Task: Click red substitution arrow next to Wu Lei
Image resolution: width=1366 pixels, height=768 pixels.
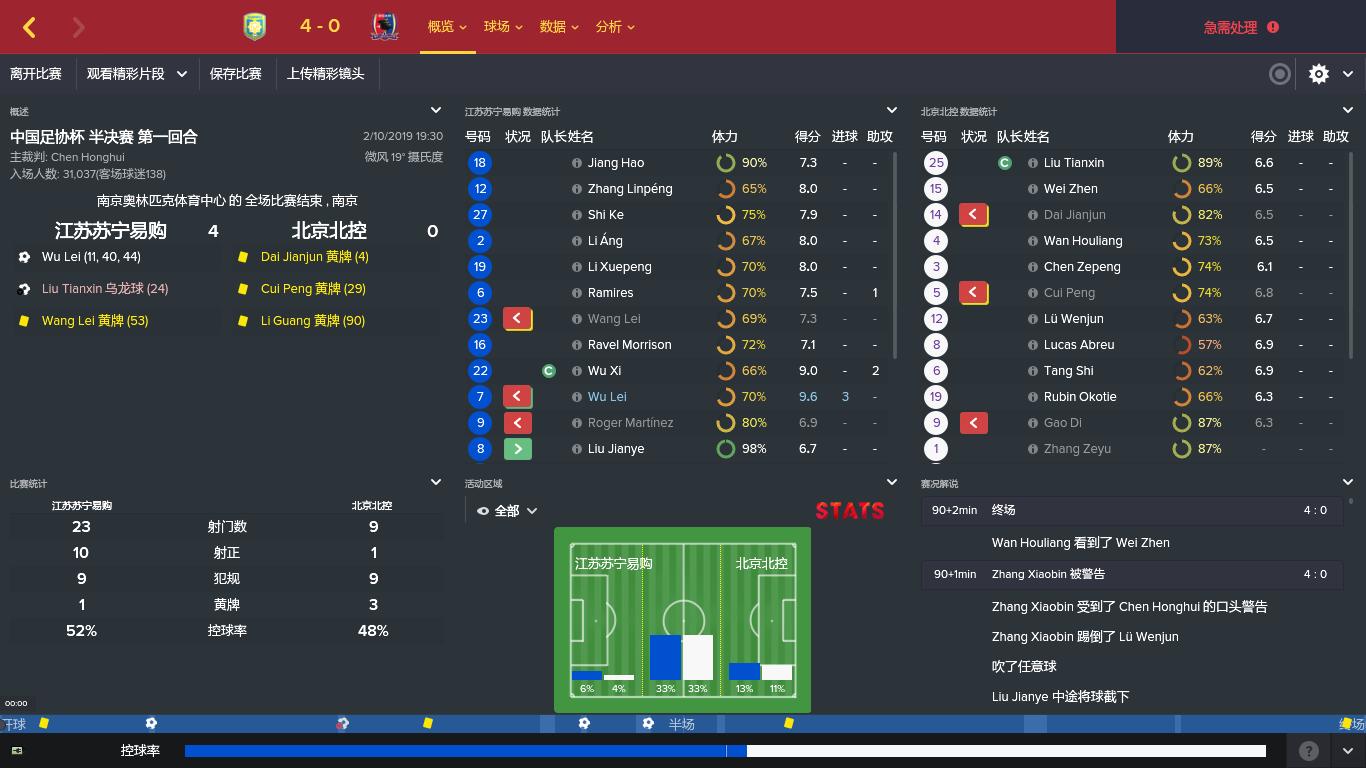Action: (x=518, y=396)
